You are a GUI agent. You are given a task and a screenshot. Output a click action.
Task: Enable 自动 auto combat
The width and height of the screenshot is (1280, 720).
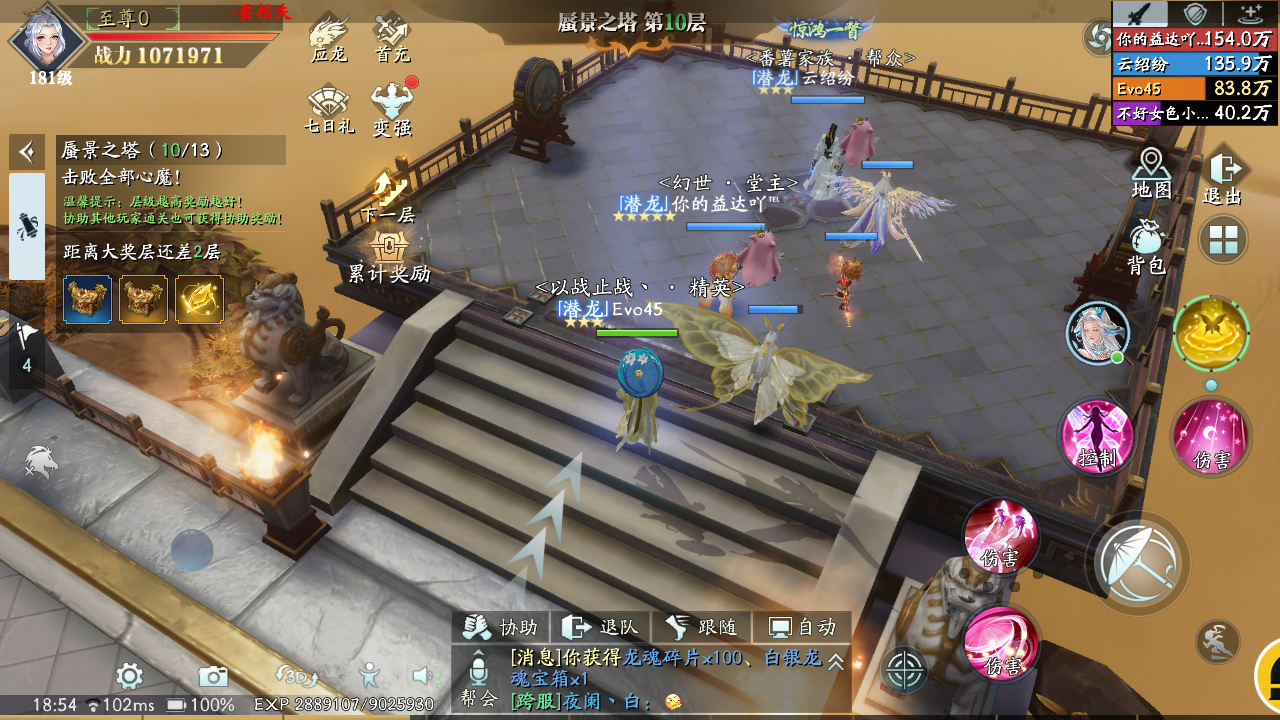pyautogui.click(x=801, y=627)
